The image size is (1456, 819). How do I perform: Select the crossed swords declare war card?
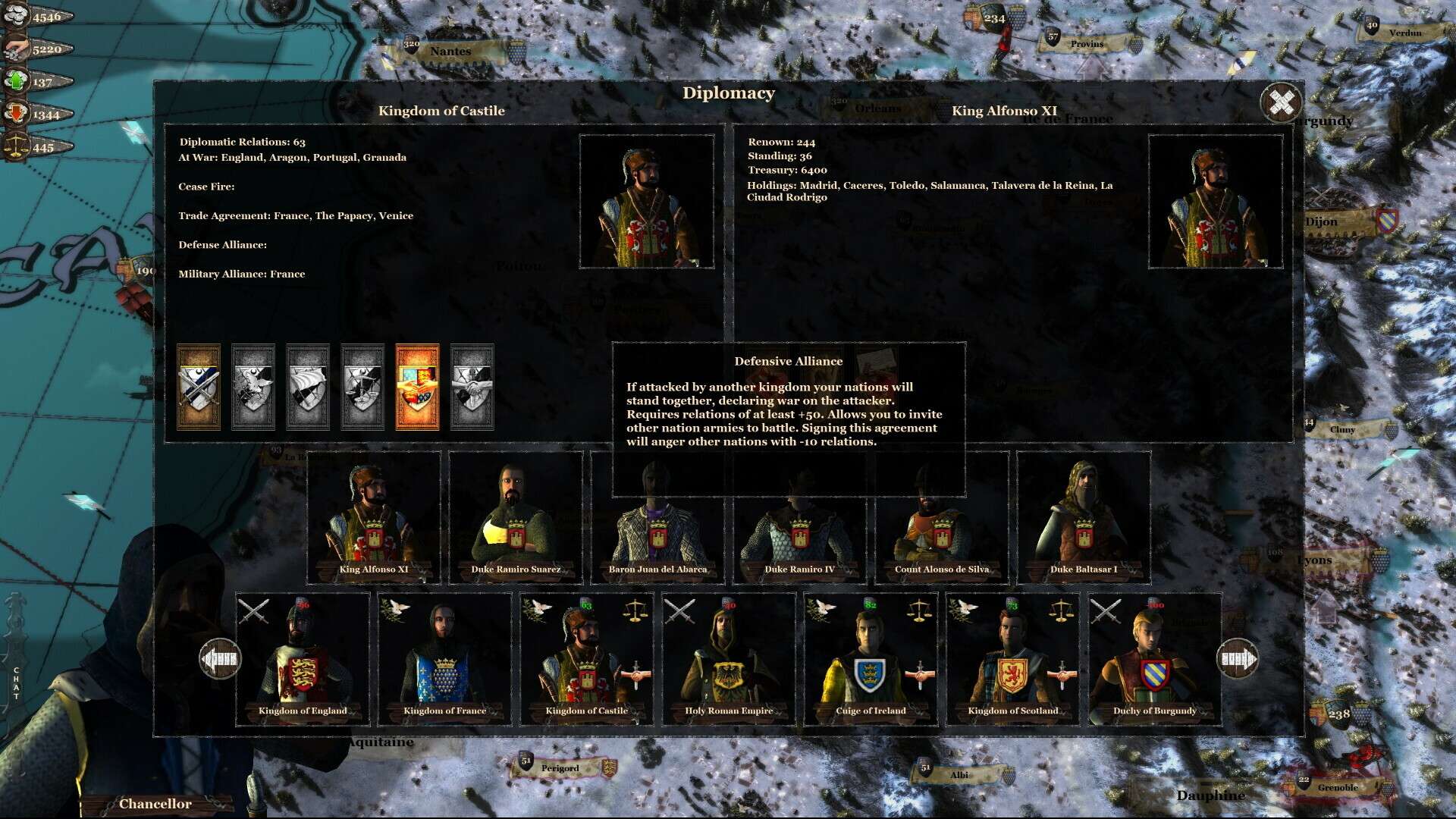[199, 388]
